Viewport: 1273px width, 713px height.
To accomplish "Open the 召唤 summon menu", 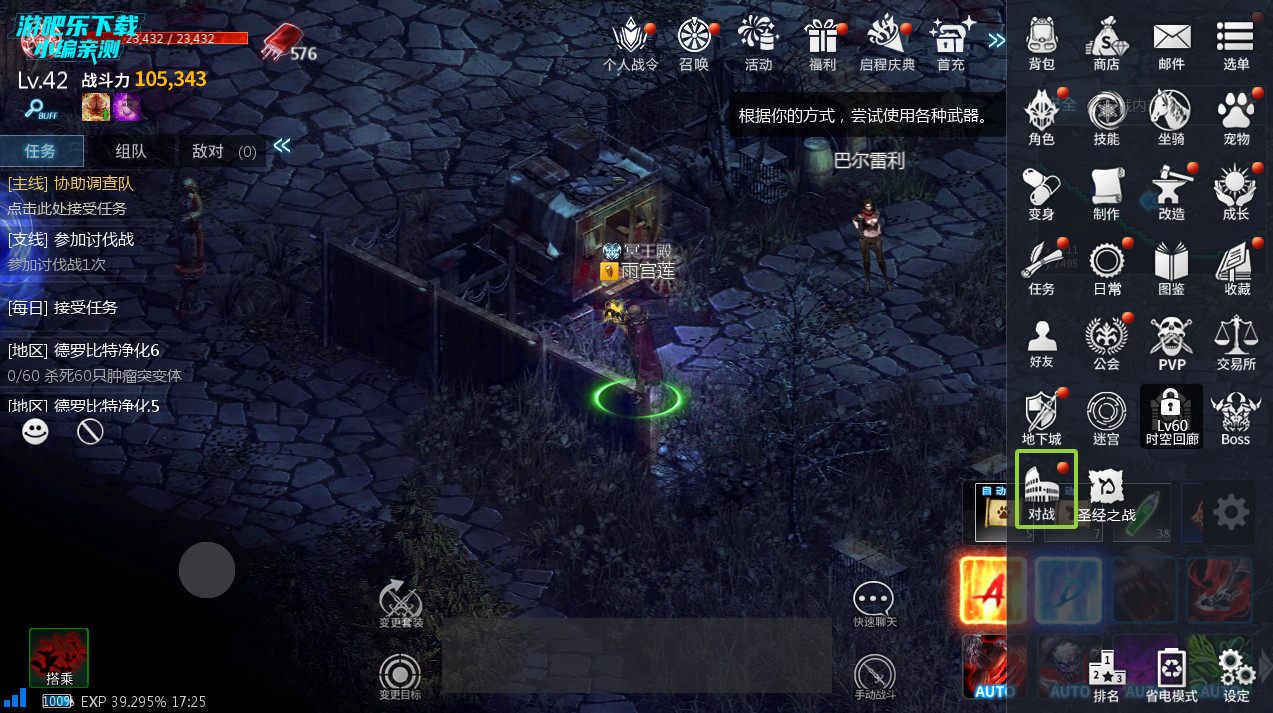I will 693,44.
